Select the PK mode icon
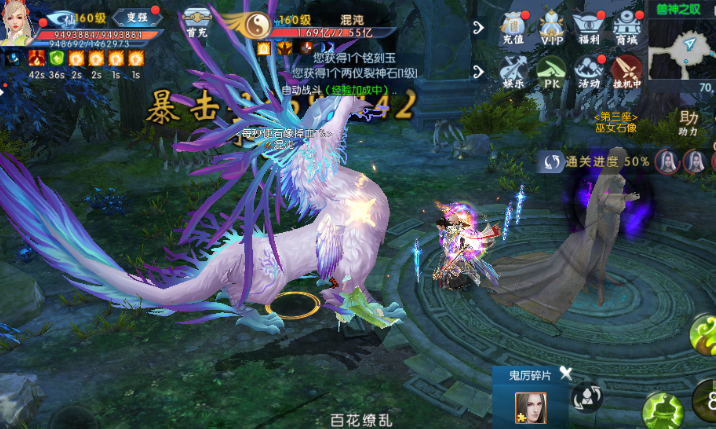 click(x=551, y=72)
